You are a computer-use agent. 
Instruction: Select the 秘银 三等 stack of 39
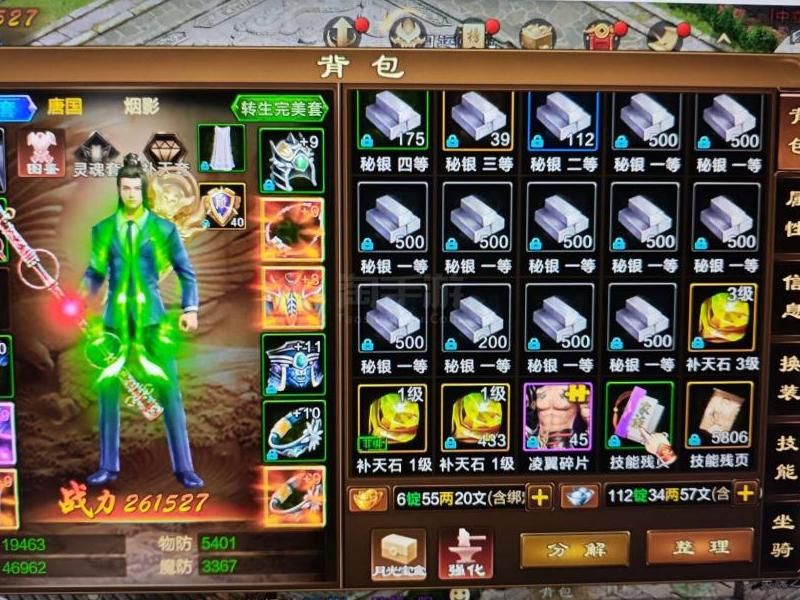coord(478,122)
